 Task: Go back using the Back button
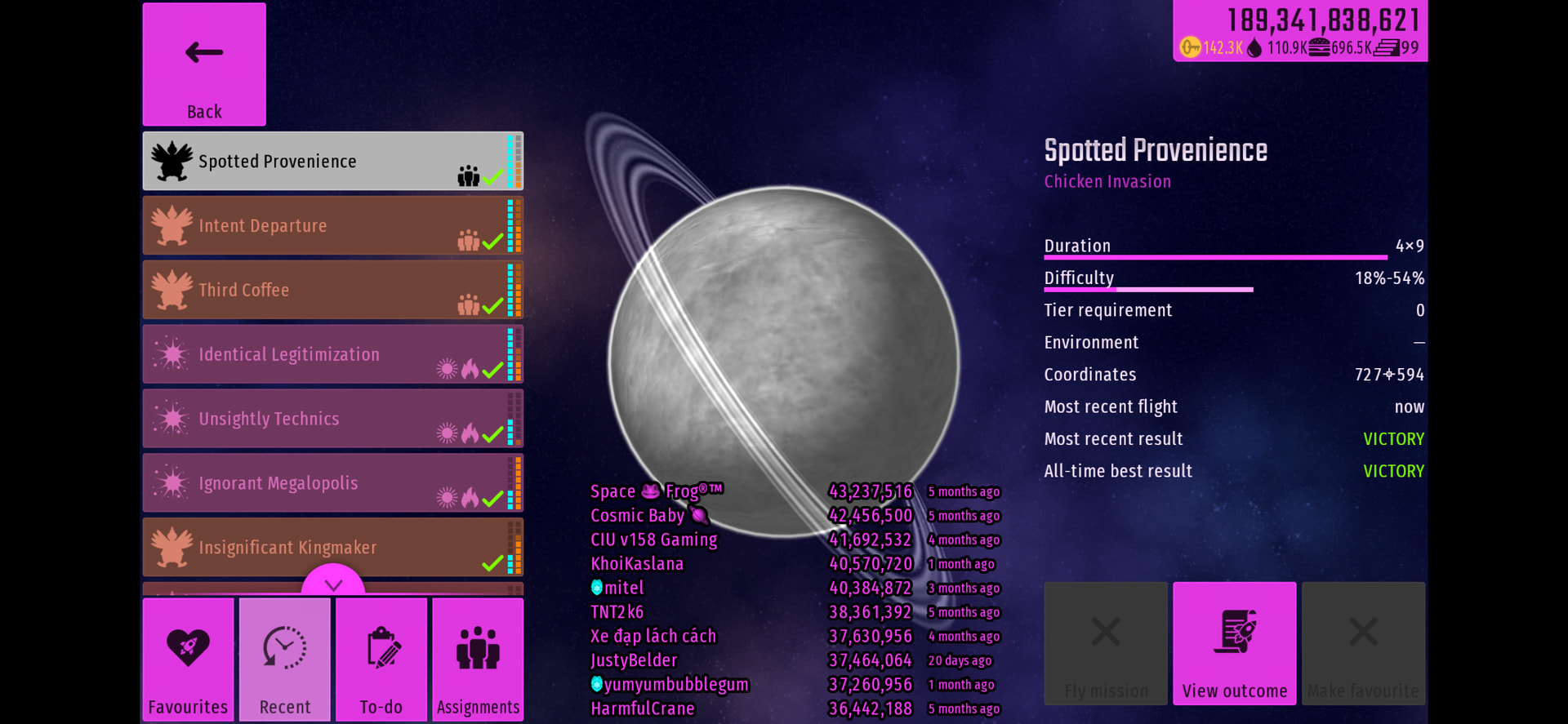tap(204, 64)
